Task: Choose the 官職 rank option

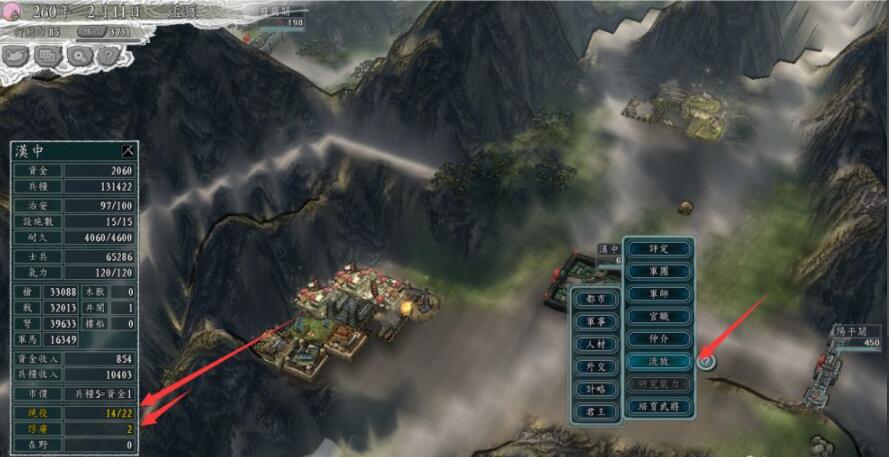Action: pos(657,316)
